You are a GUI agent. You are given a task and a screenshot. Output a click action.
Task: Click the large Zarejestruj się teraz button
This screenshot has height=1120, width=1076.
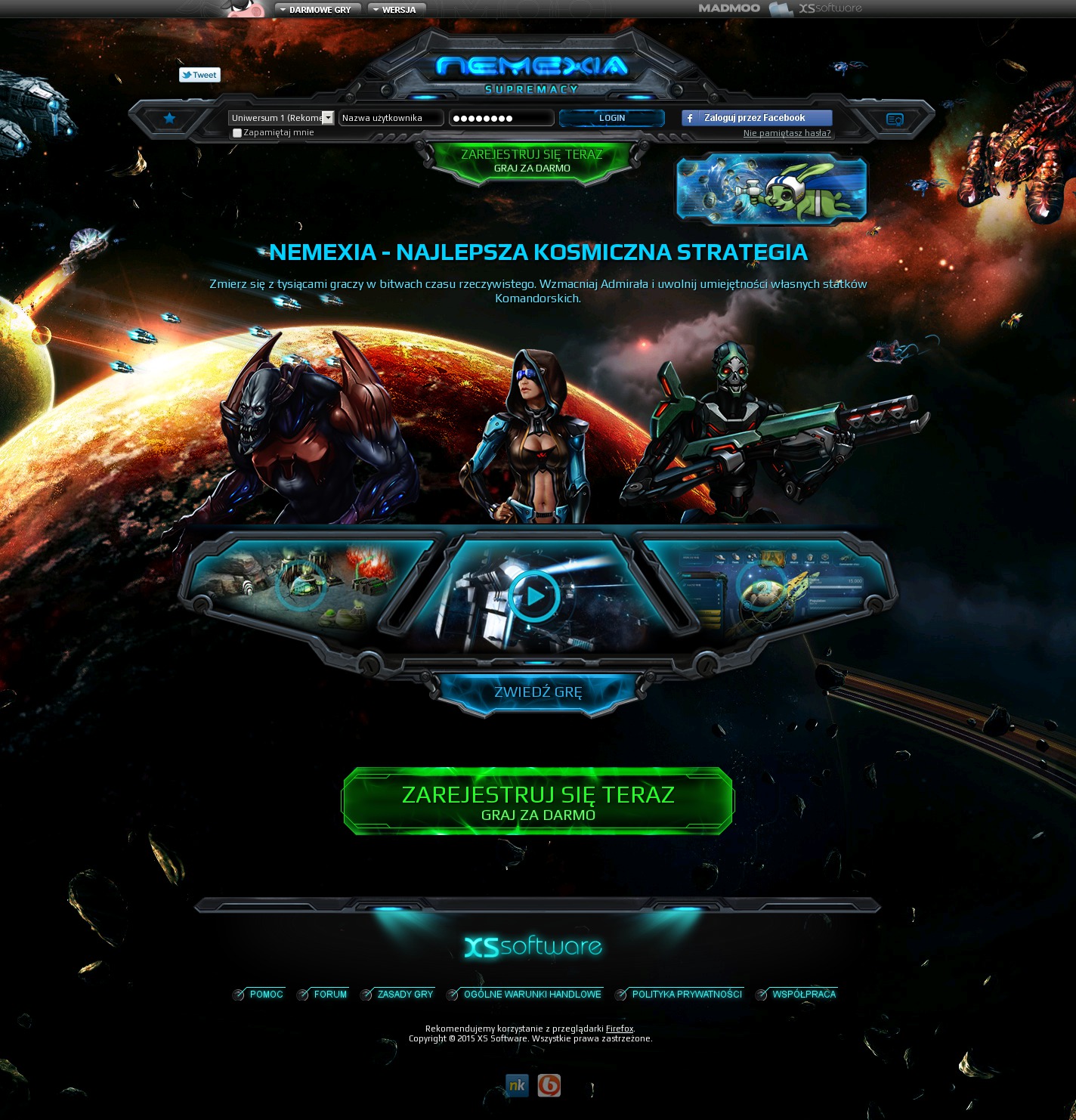(538, 803)
